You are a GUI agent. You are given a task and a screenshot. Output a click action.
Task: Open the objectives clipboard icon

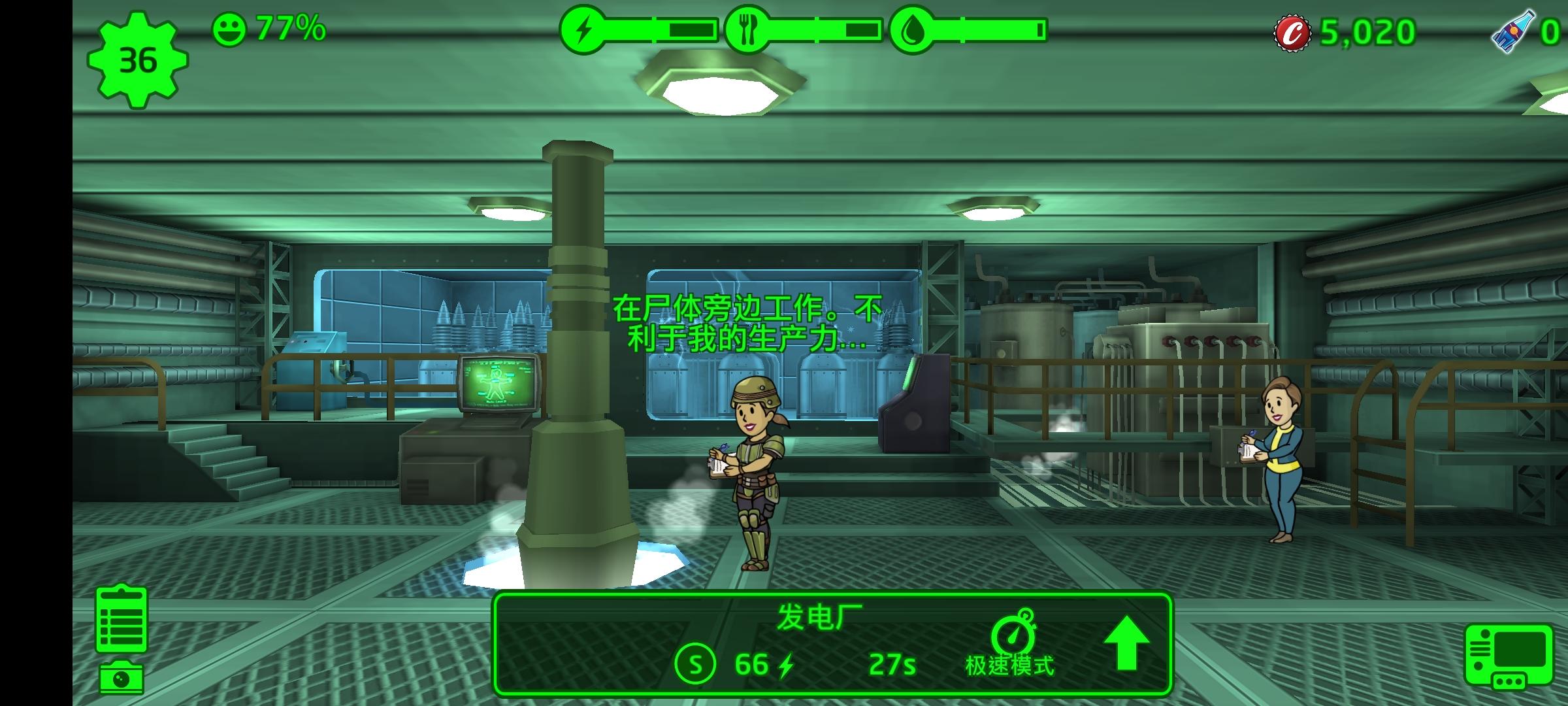point(122,618)
